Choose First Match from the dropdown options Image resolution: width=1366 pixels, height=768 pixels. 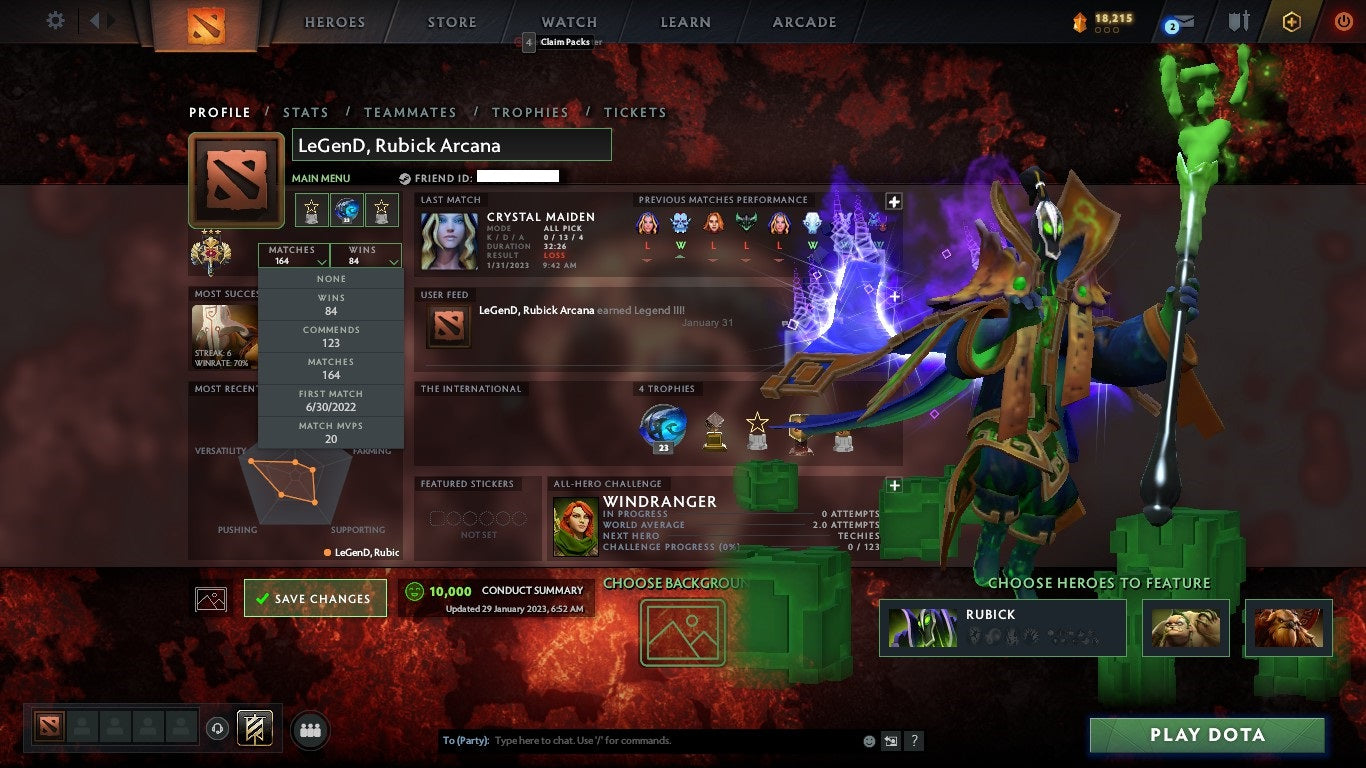(x=331, y=400)
